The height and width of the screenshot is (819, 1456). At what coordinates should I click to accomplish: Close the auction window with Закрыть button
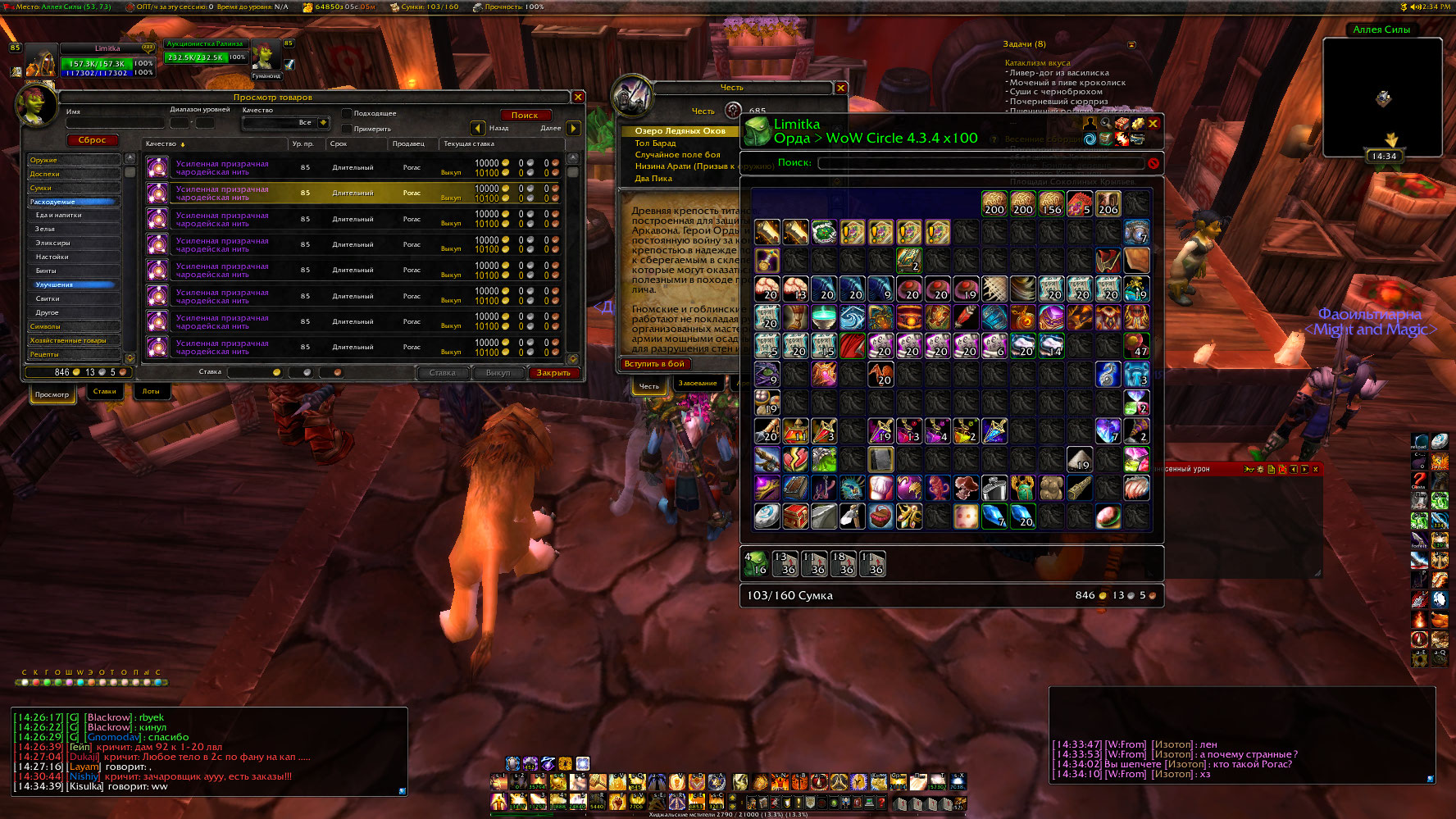[x=553, y=373]
